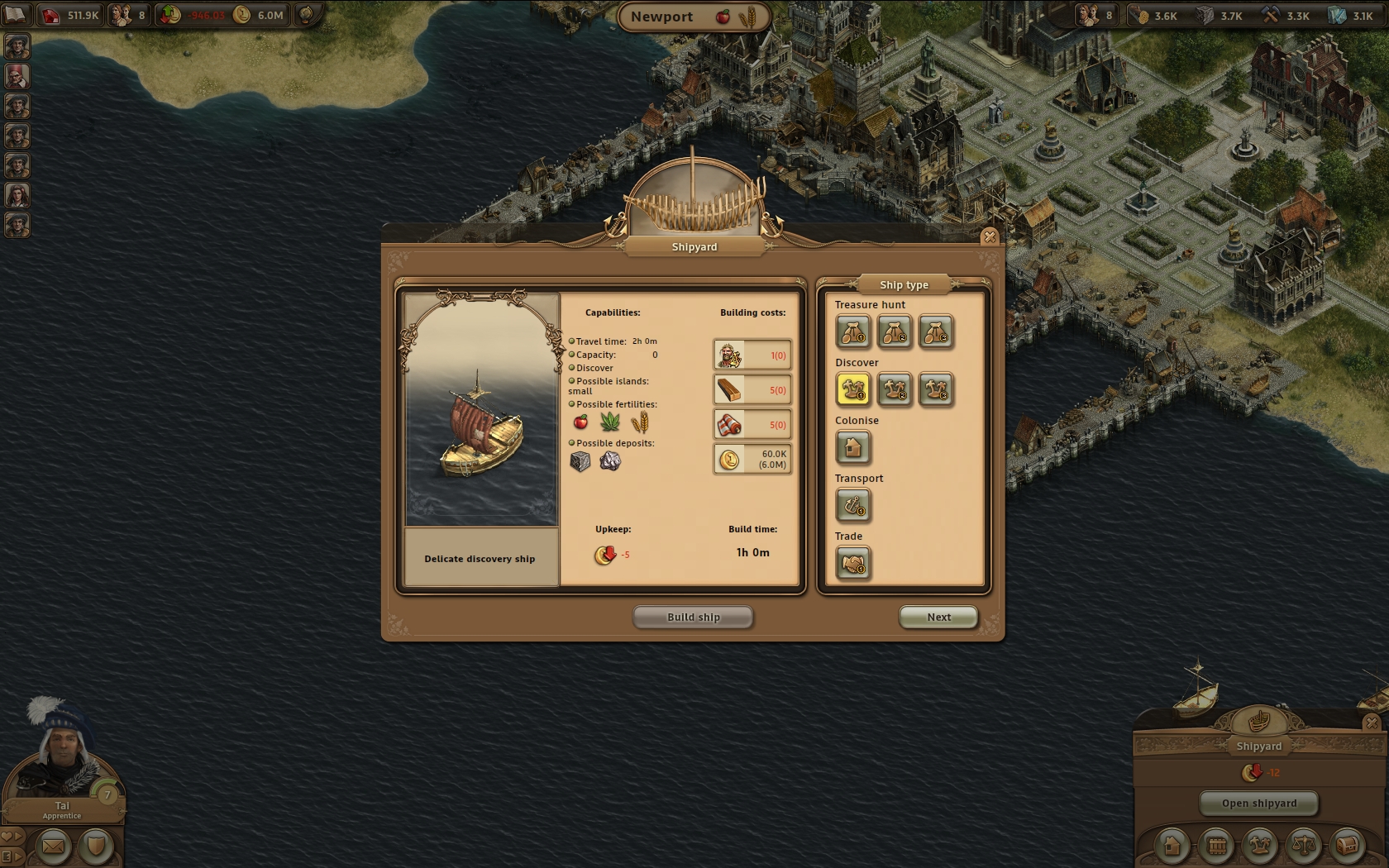
Task: Go to the Next shipyard page
Action: tap(938, 617)
